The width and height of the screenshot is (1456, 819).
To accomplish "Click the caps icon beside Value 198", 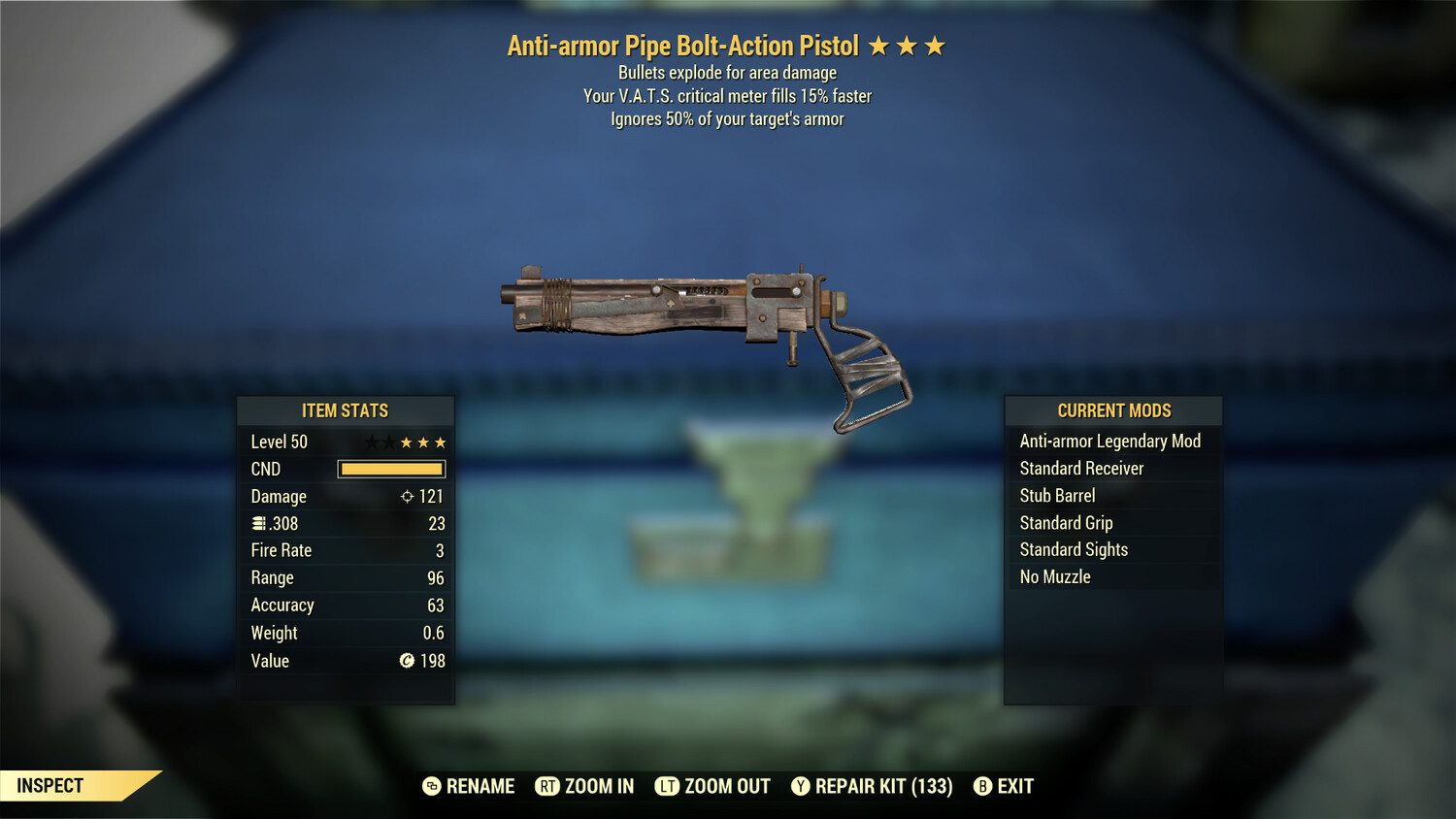I will point(408,661).
